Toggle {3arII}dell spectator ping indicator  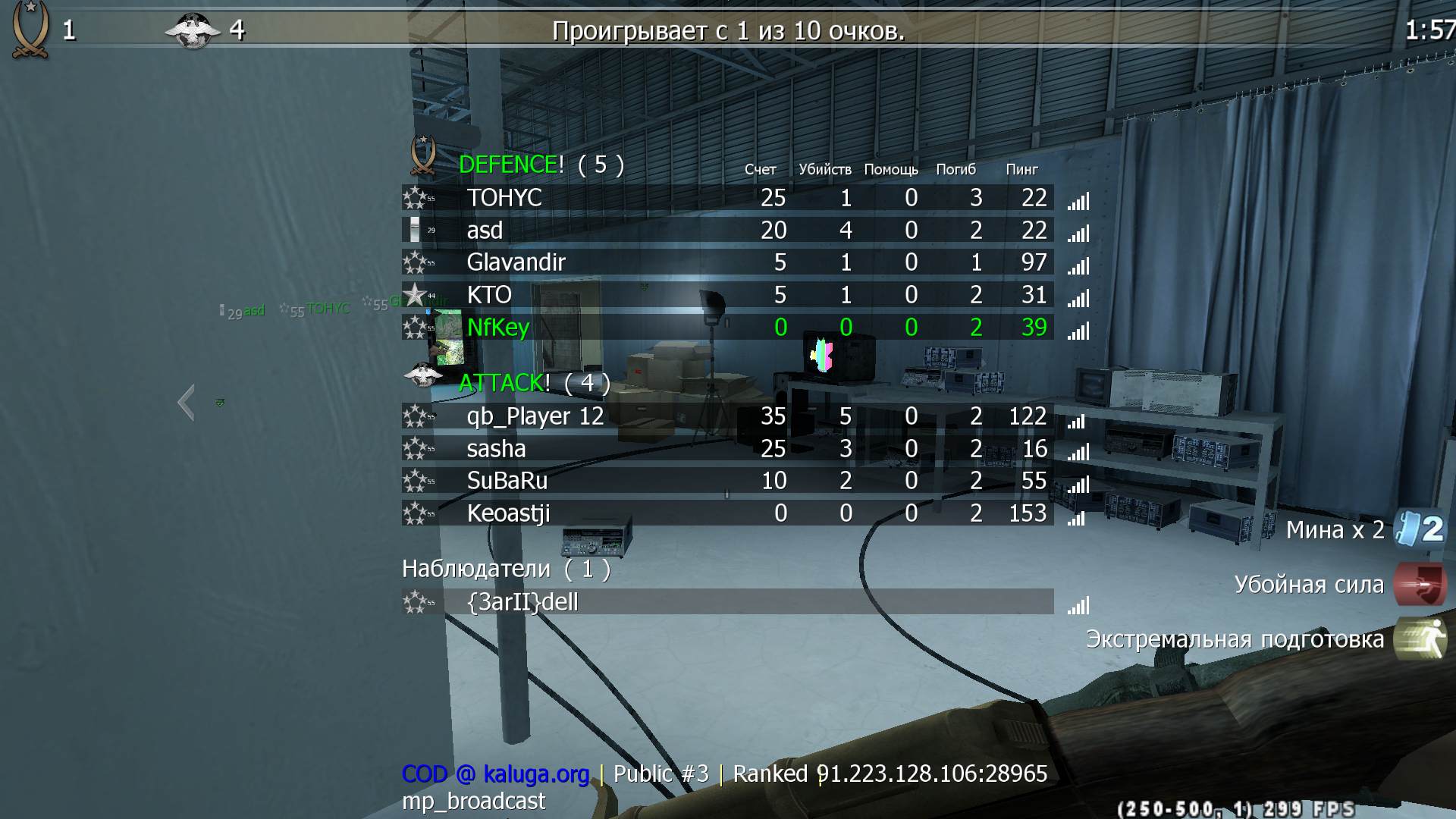(1080, 607)
